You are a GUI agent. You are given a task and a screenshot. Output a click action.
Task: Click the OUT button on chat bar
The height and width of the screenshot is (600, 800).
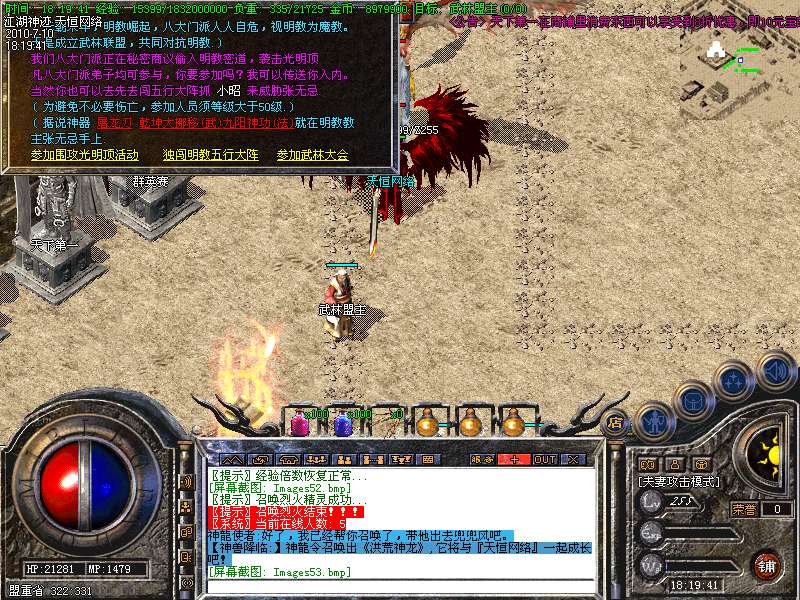[544, 459]
